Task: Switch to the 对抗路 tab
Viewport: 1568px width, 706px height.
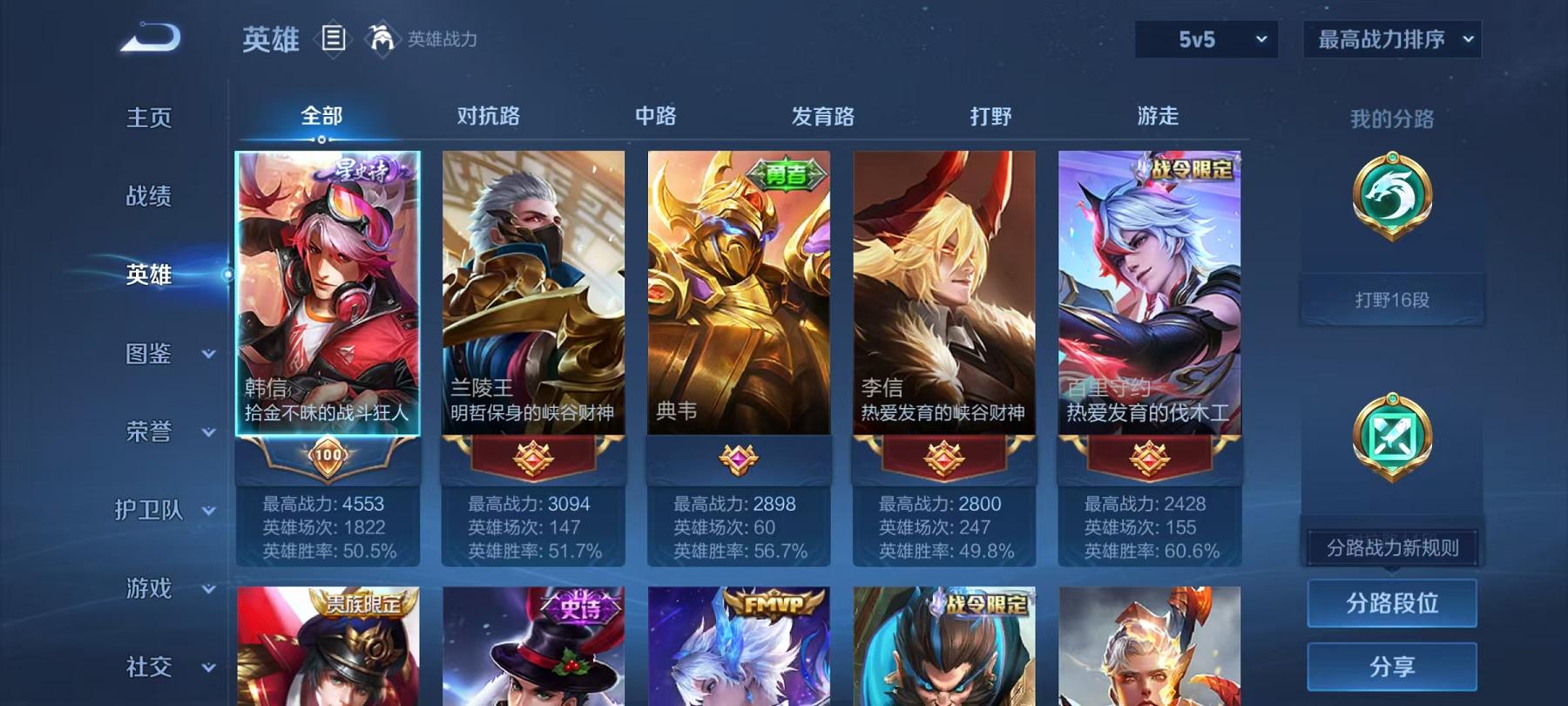Action: 487,116
